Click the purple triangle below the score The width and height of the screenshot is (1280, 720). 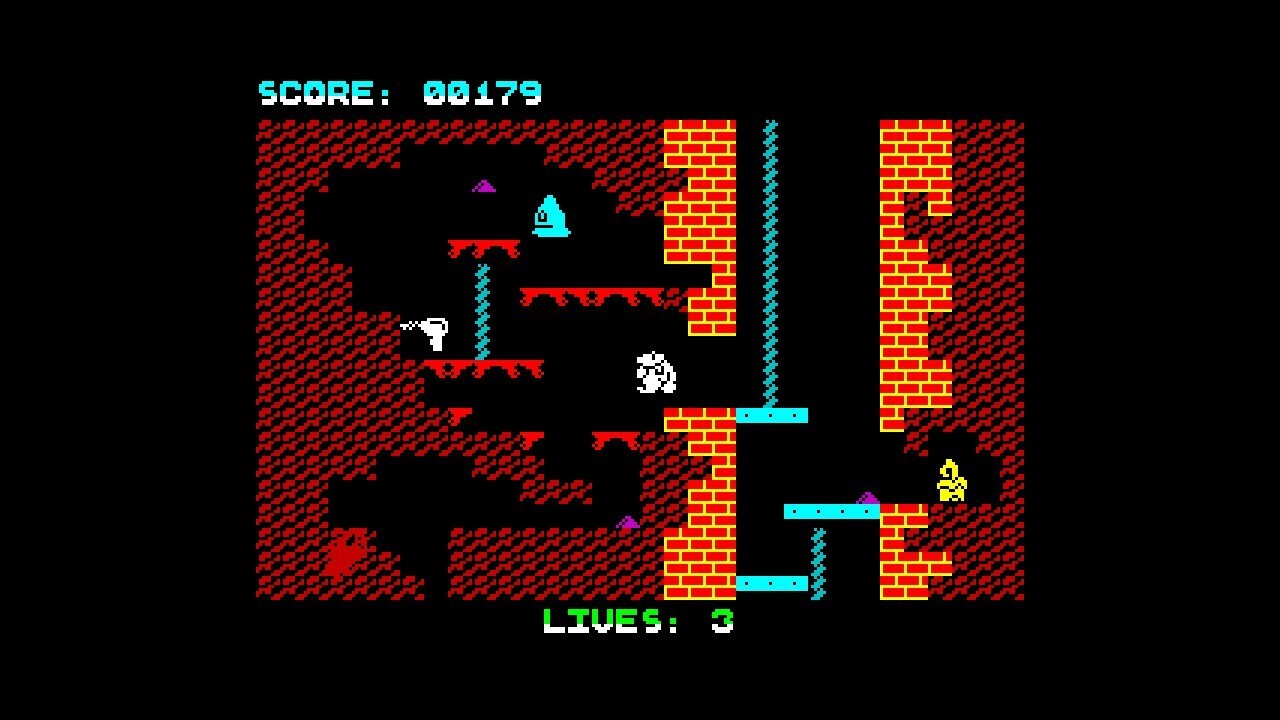pyautogui.click(x=483, y=186)
